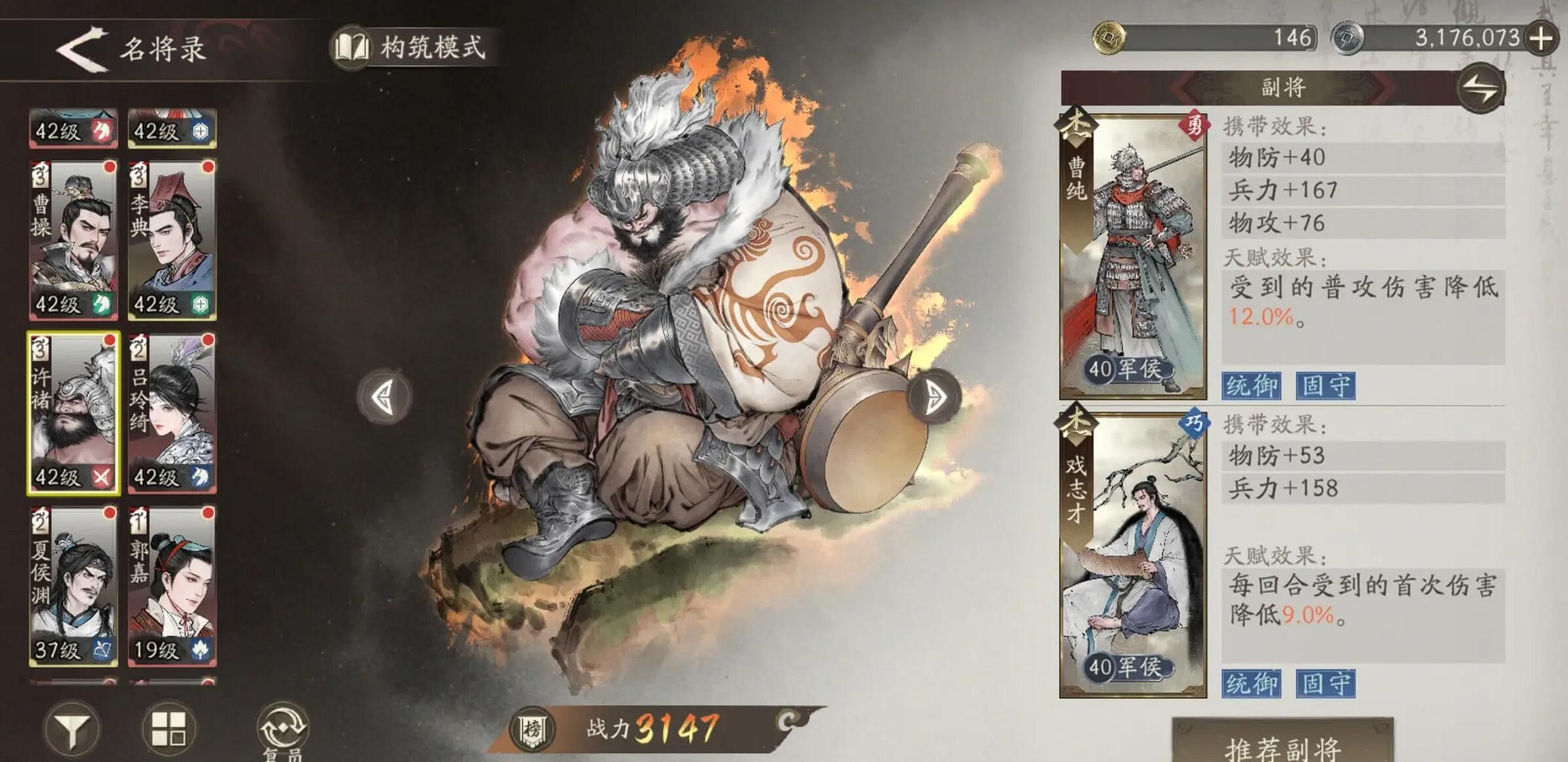Select 曹操 hero card

(73, 239)
